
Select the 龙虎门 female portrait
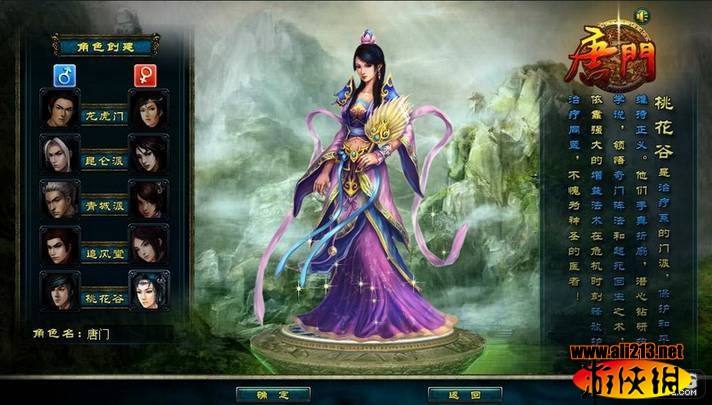149,107
